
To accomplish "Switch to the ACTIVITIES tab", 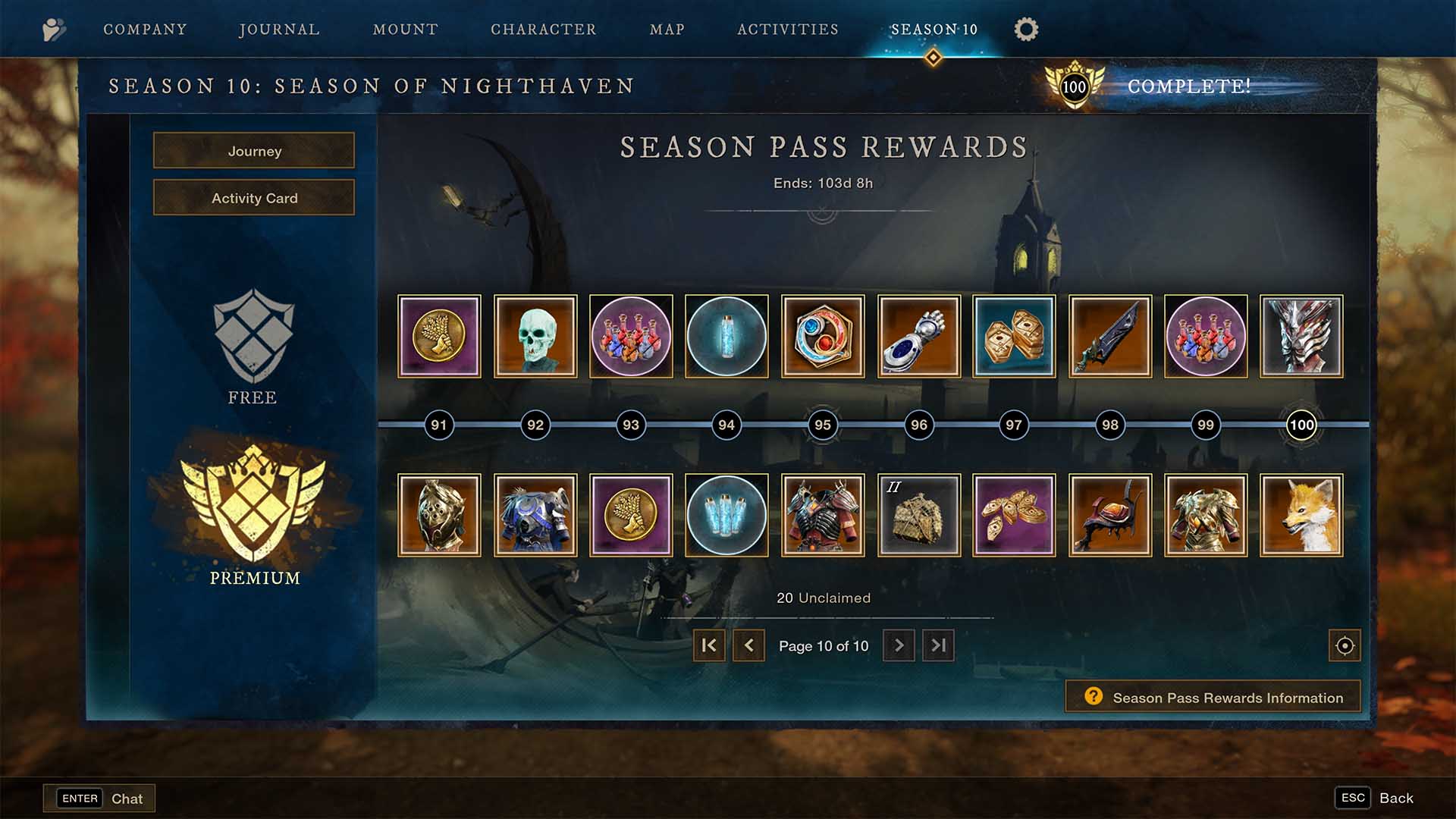I will (787, 29).
